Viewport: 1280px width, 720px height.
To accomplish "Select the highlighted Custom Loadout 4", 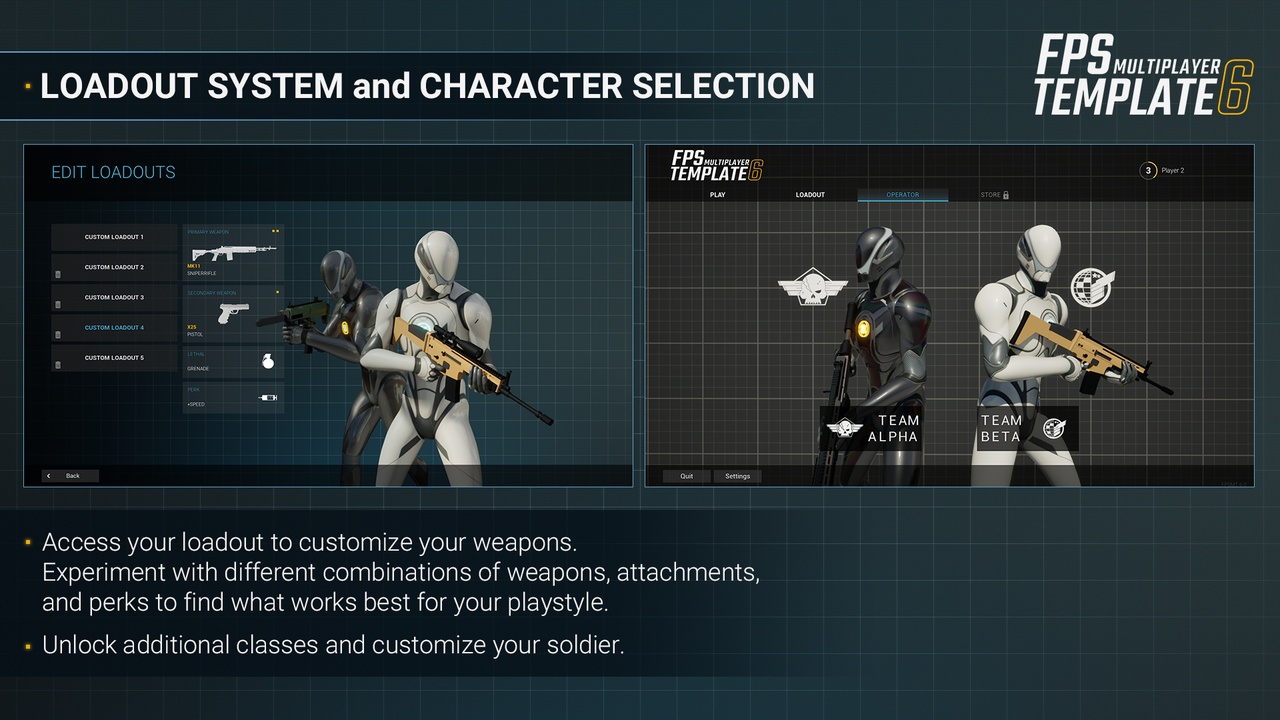I will point(114,327).
